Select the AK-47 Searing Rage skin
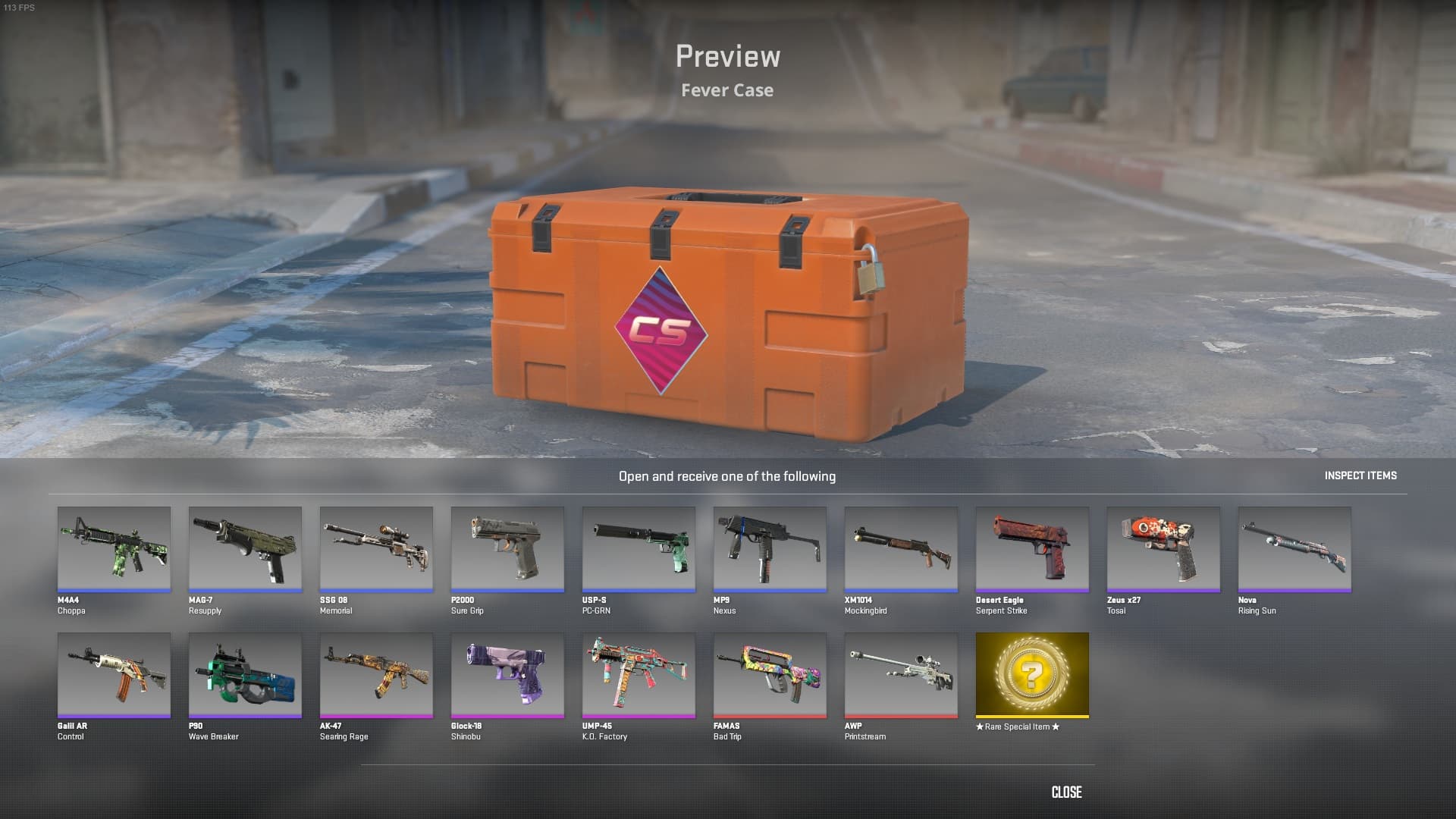Viewport: 1456px width, 819px height. (x=376, y=675)
